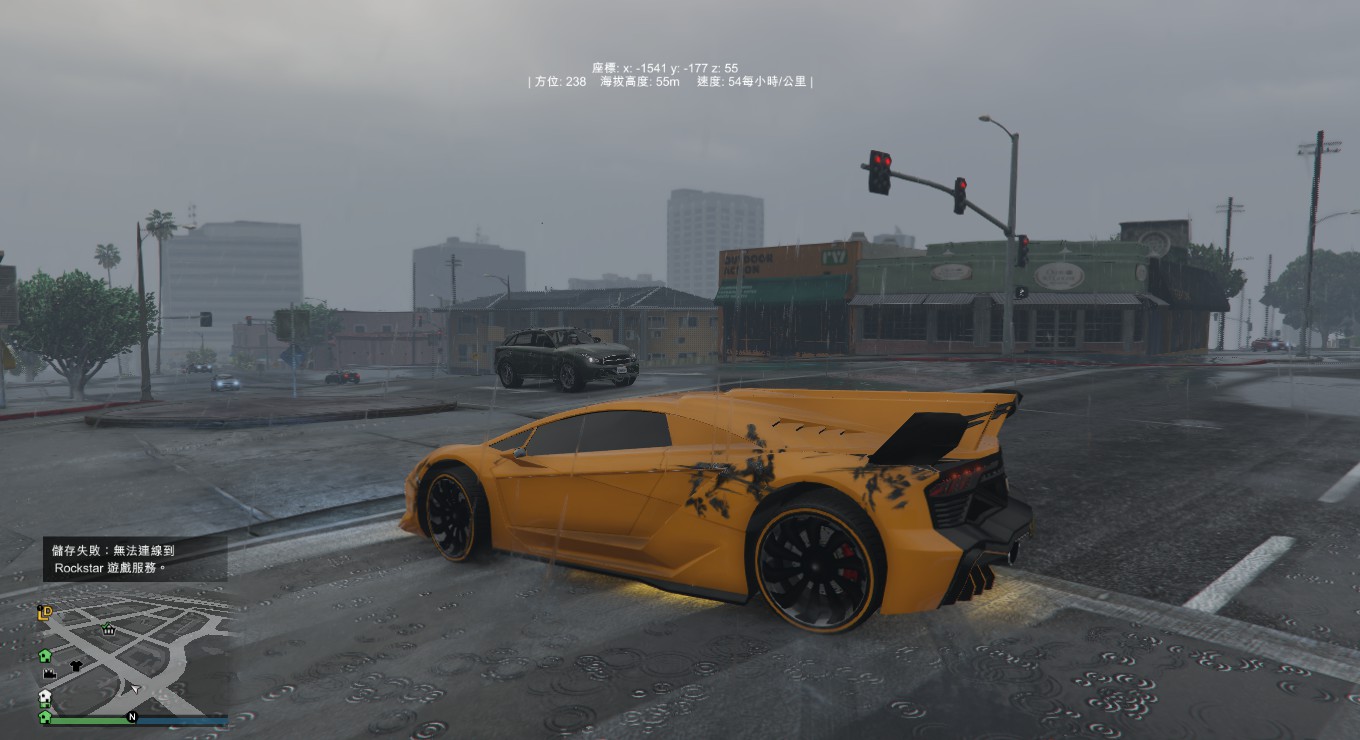Click the player arrow on the minimap
This screenshot has width=1360, height=740.
tap(134, 688)
